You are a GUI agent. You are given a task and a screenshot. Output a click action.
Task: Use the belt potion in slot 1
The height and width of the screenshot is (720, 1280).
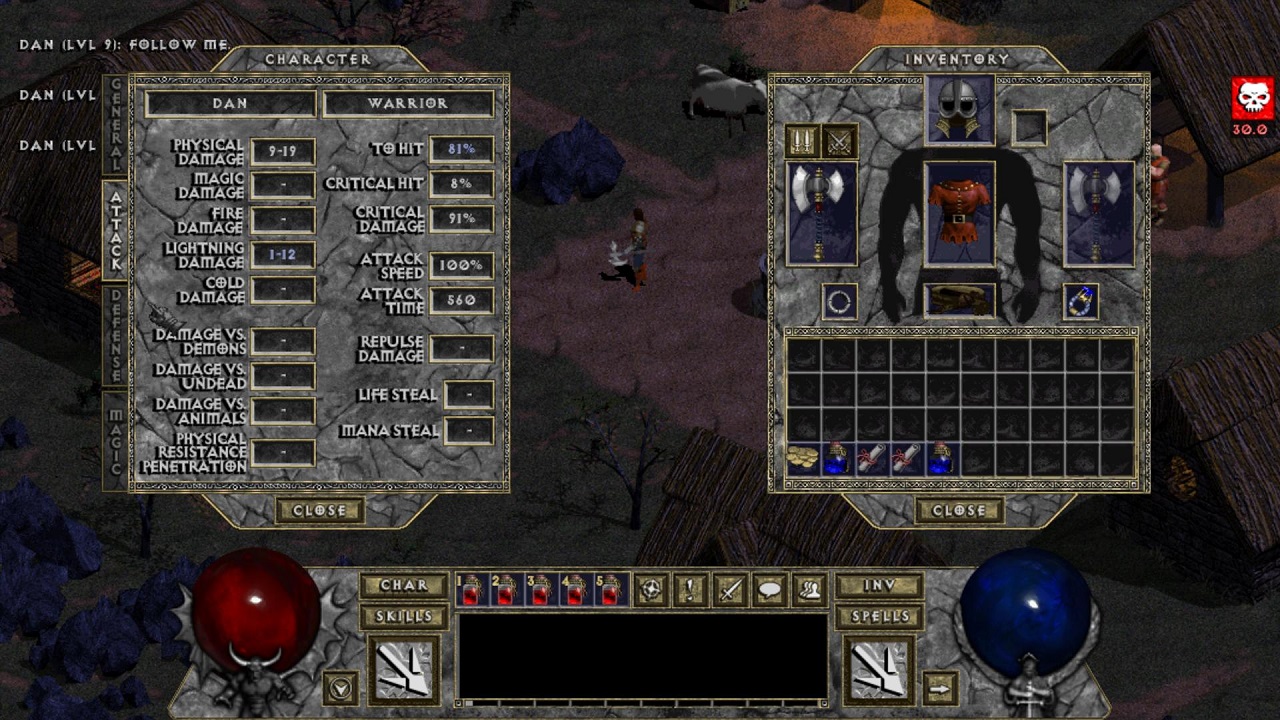click(x=471, y=591)
